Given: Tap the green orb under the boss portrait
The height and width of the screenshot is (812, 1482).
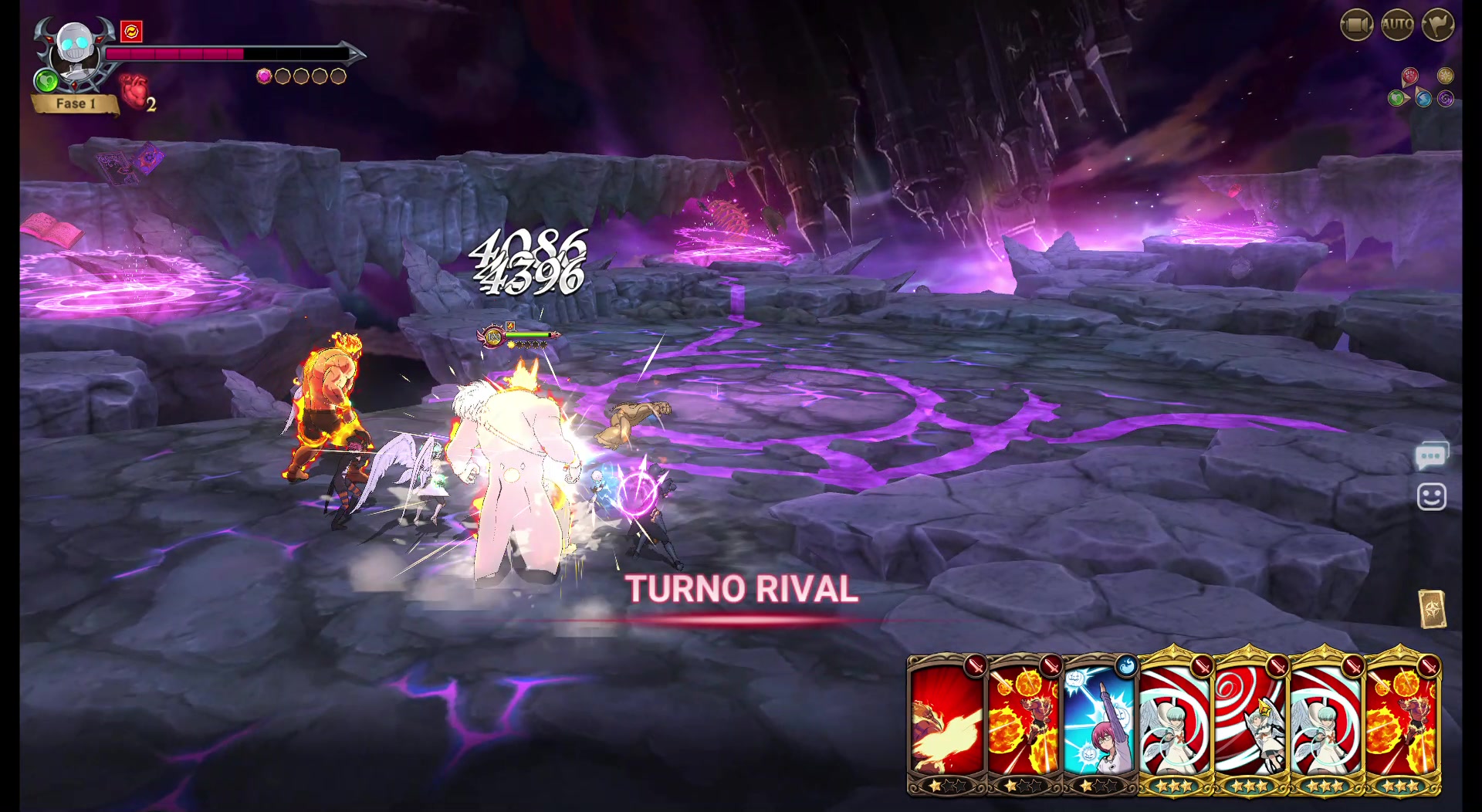Looking at the screenshot, I should point(46,80).
